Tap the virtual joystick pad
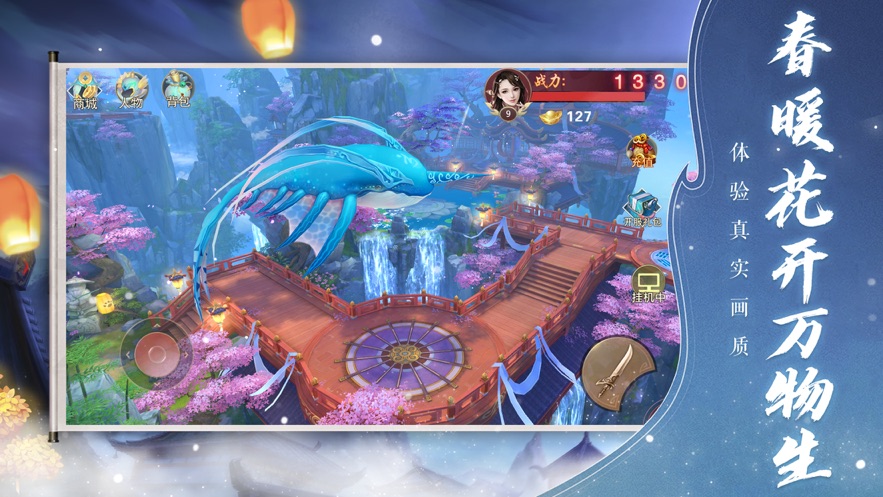This screenshot has width=883, height=497. 156,351
